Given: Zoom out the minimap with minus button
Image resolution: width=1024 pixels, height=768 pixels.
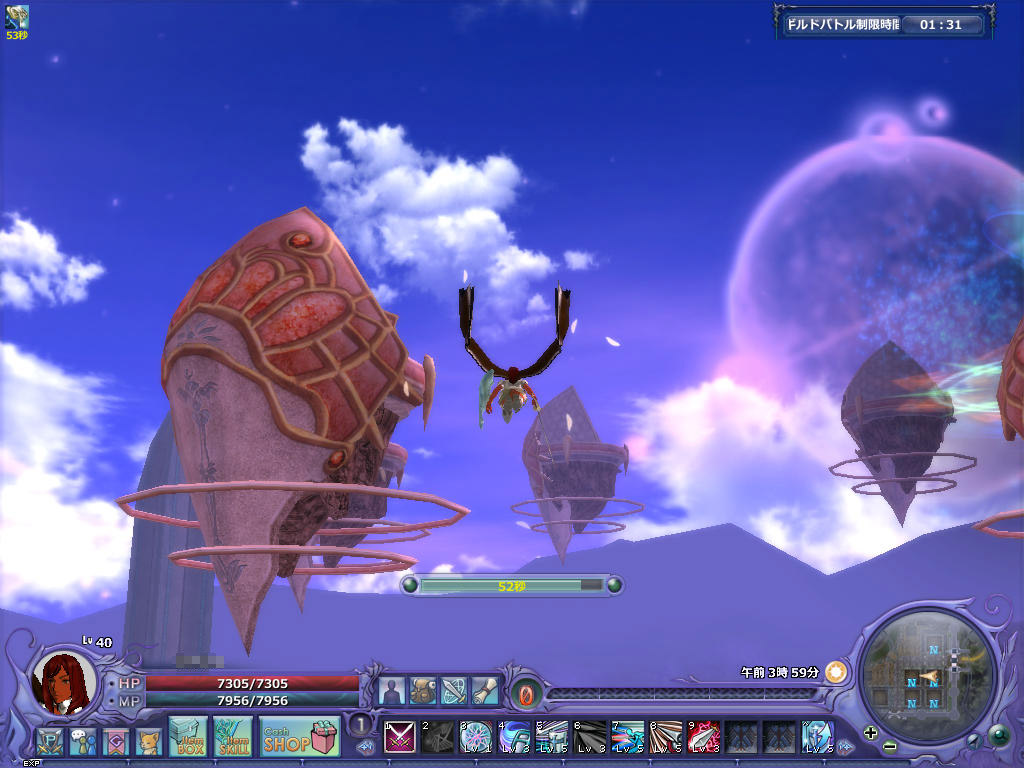Looking at the screenshot, I should tap(889, 746).
